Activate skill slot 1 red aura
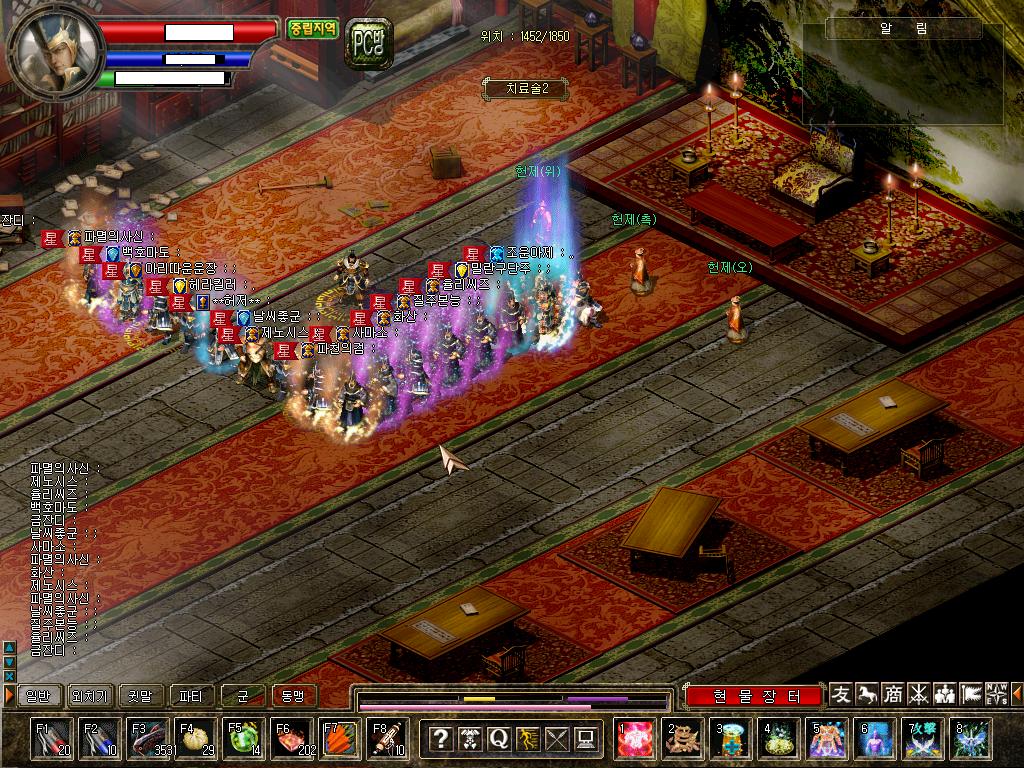The image size is (1024, 768). (633, 739)
